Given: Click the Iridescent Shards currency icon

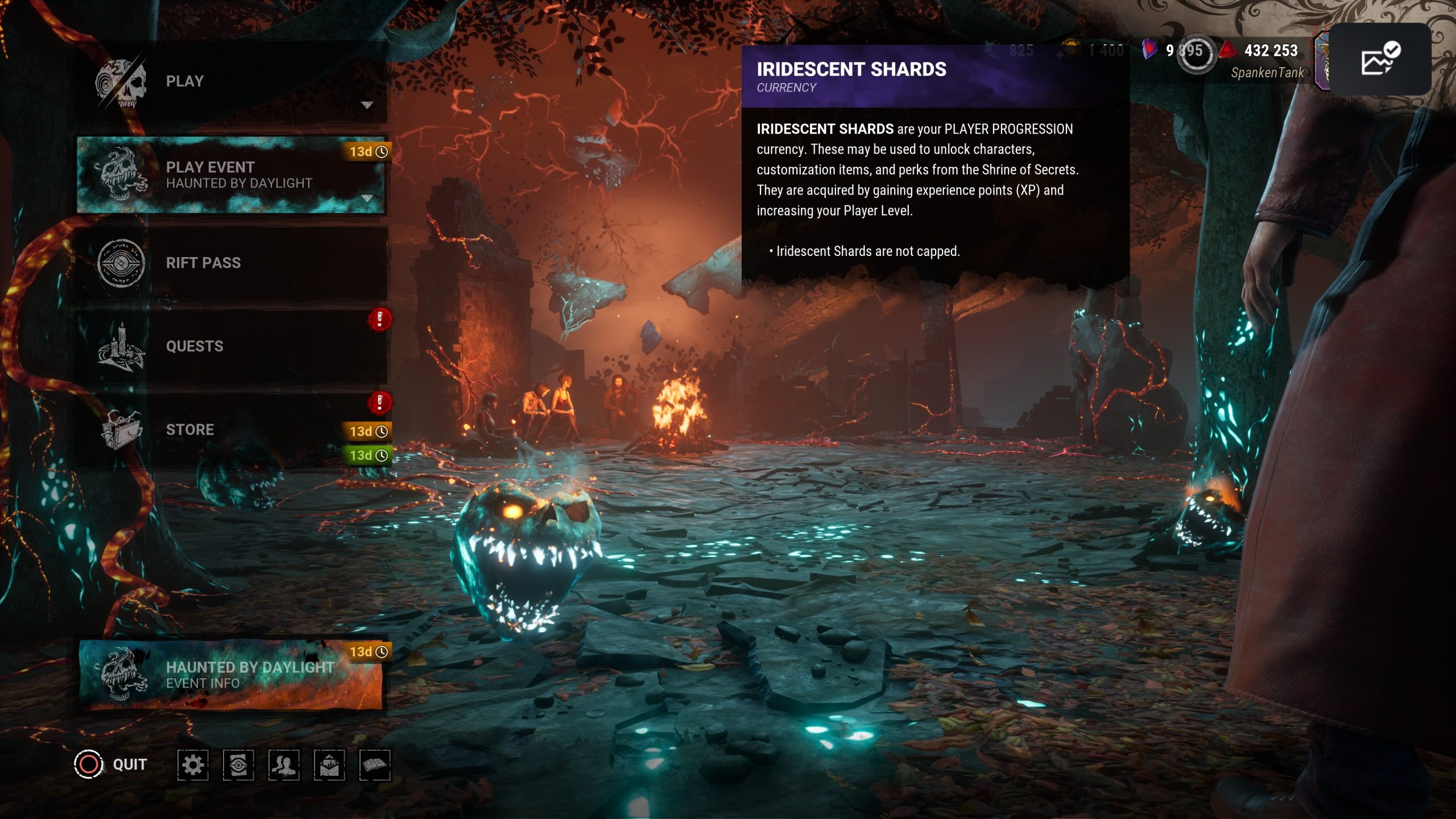Looking at the screenshot, I should coord(1149,50).
